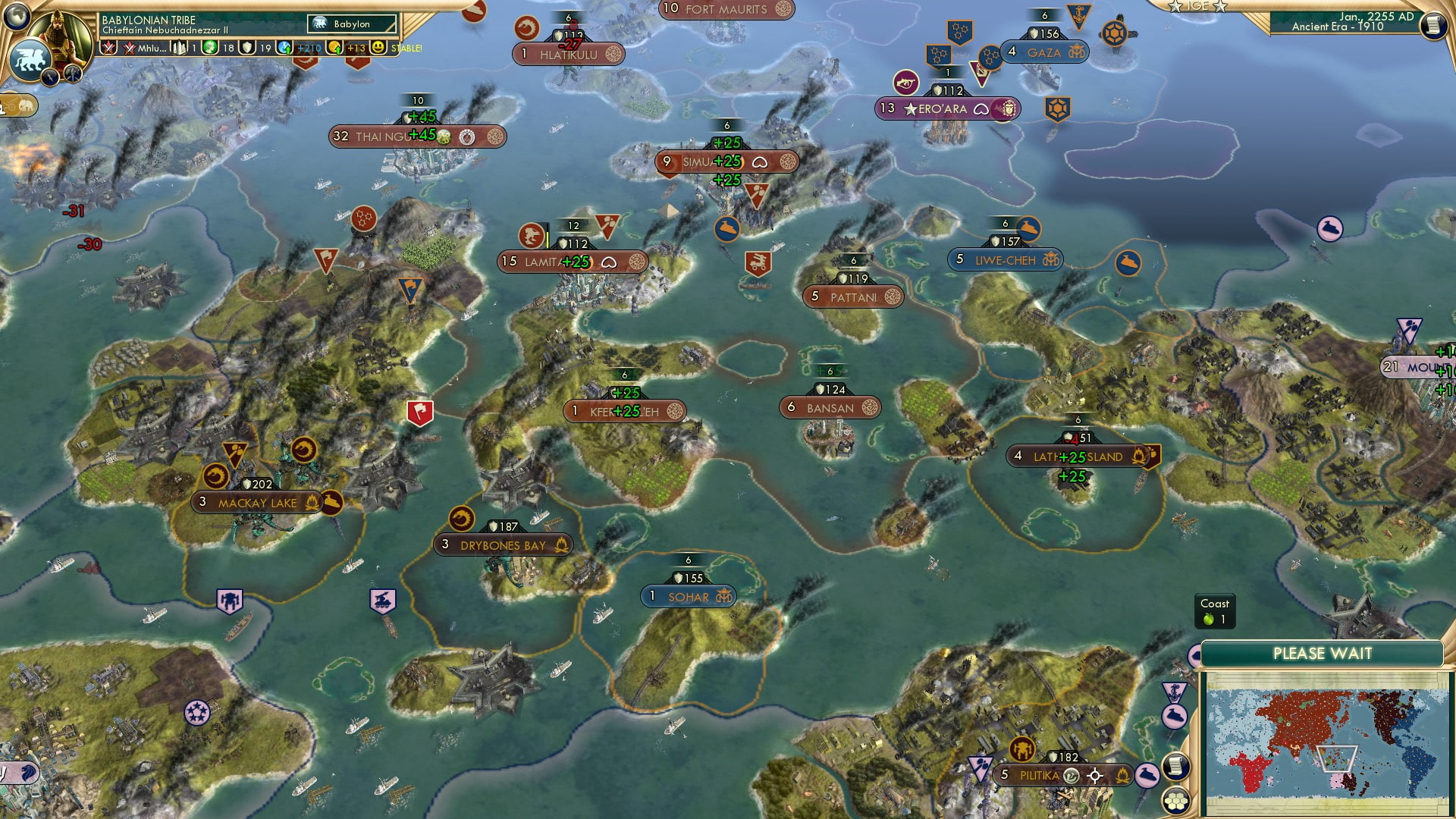Click the wonders icon showing 1
The height and width of the screenshot is (819, 1456).
tap(180, 47)
